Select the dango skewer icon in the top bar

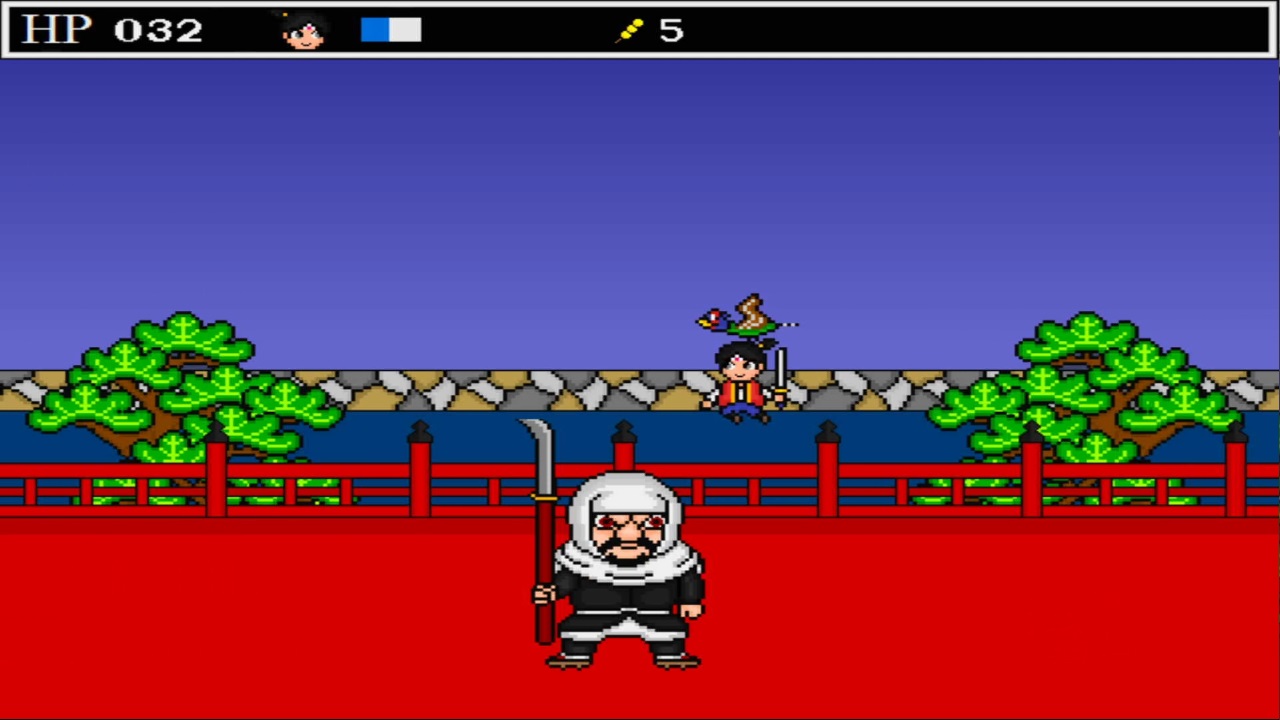[630, 30]
